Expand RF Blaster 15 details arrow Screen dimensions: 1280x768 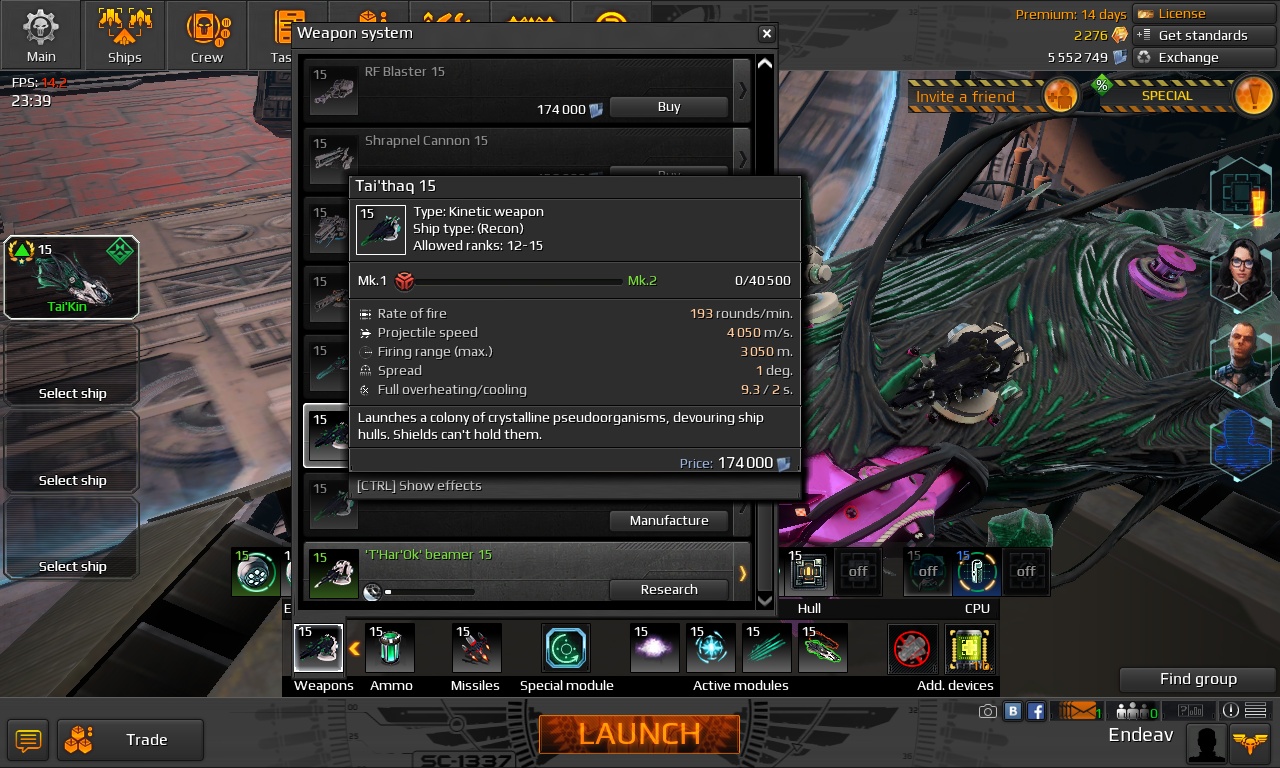tap(741, 90)
